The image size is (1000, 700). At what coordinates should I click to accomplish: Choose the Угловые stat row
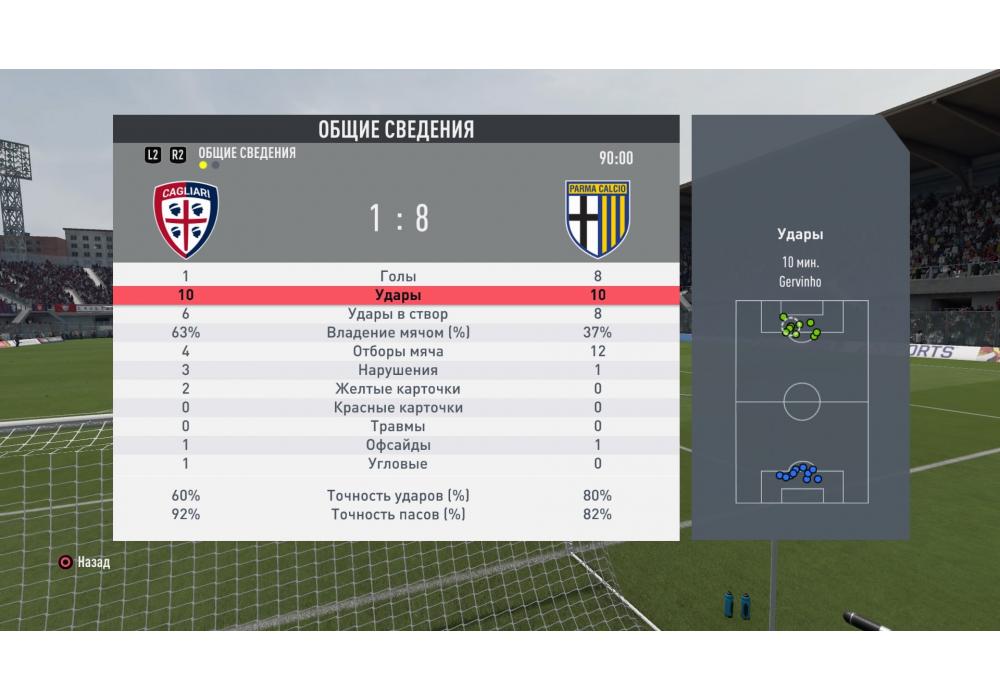398,464
